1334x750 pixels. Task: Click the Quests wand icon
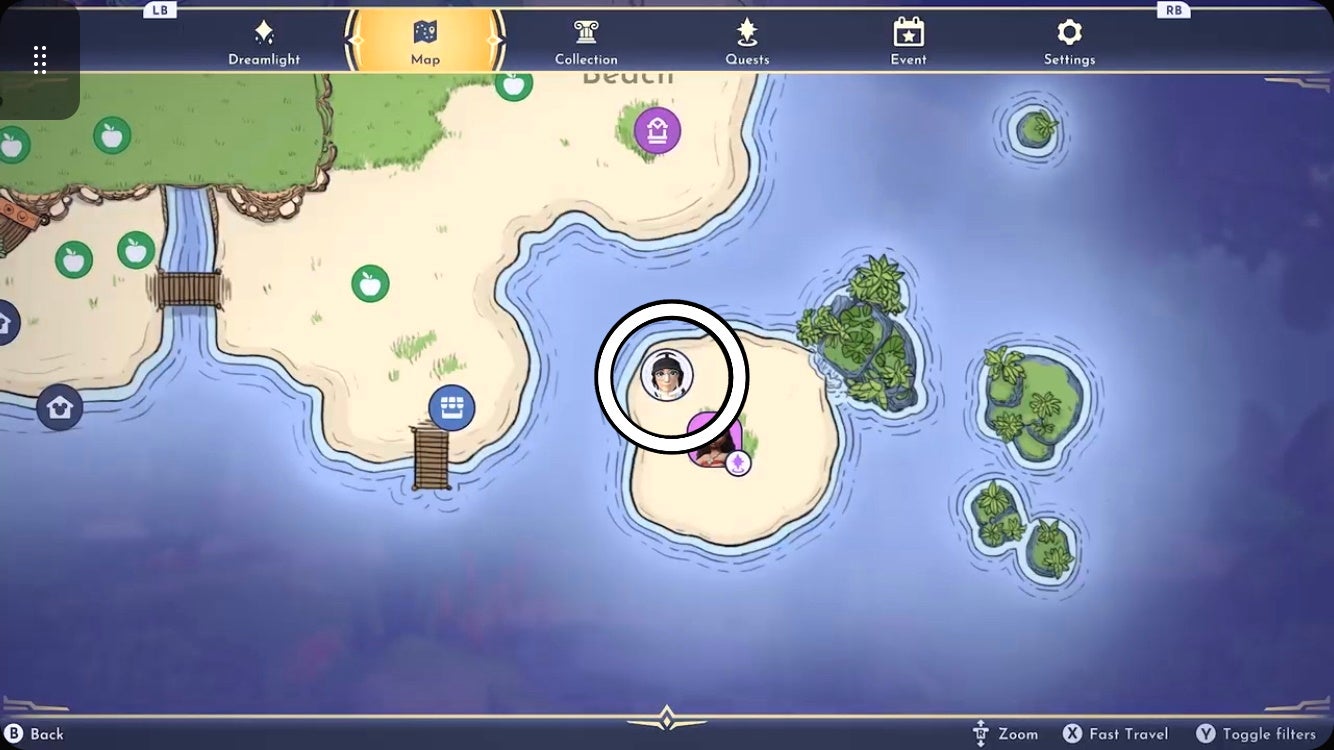(x=747, y=33)
